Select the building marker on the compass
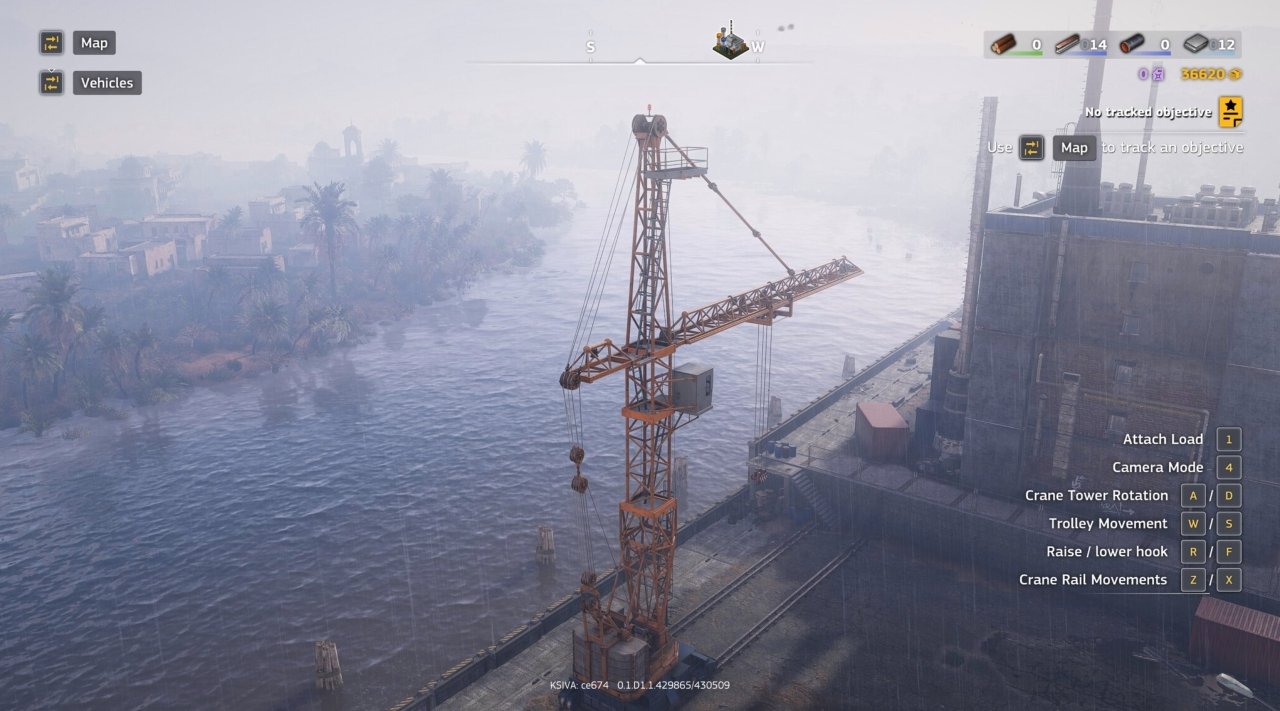The height and width of the screenshot is (711, 1280). [730, 41]
